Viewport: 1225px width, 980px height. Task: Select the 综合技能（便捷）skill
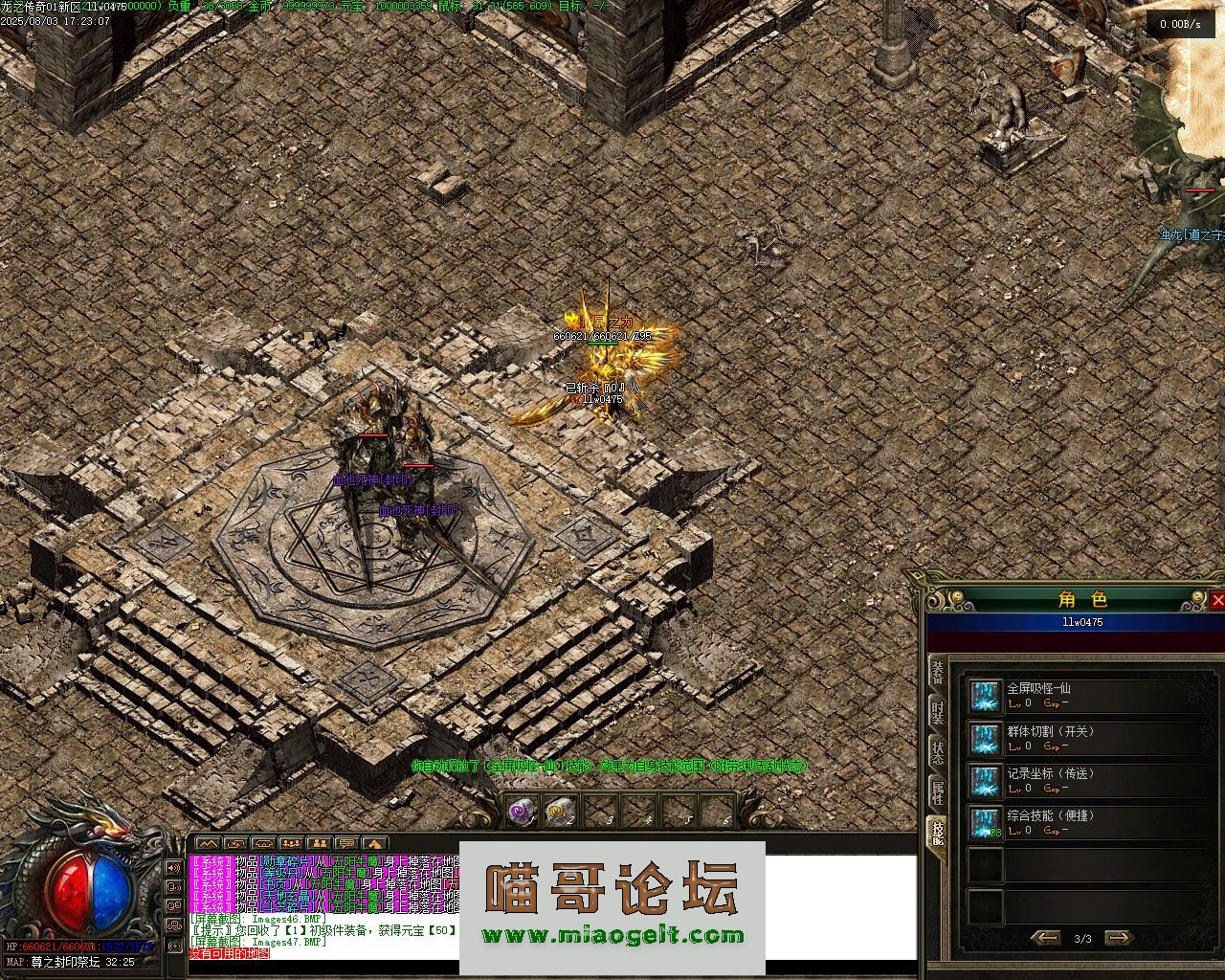click(x=985, y=822)
